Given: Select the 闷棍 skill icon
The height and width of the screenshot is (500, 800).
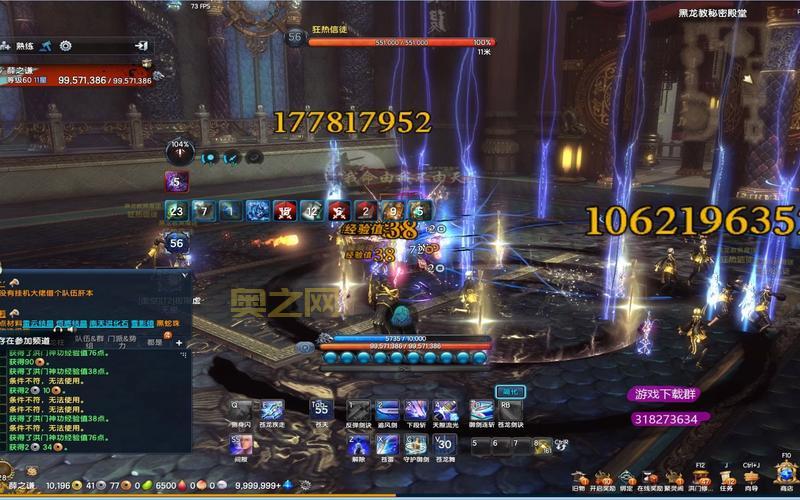Looking at the screenshot, I should pos(241,444).
